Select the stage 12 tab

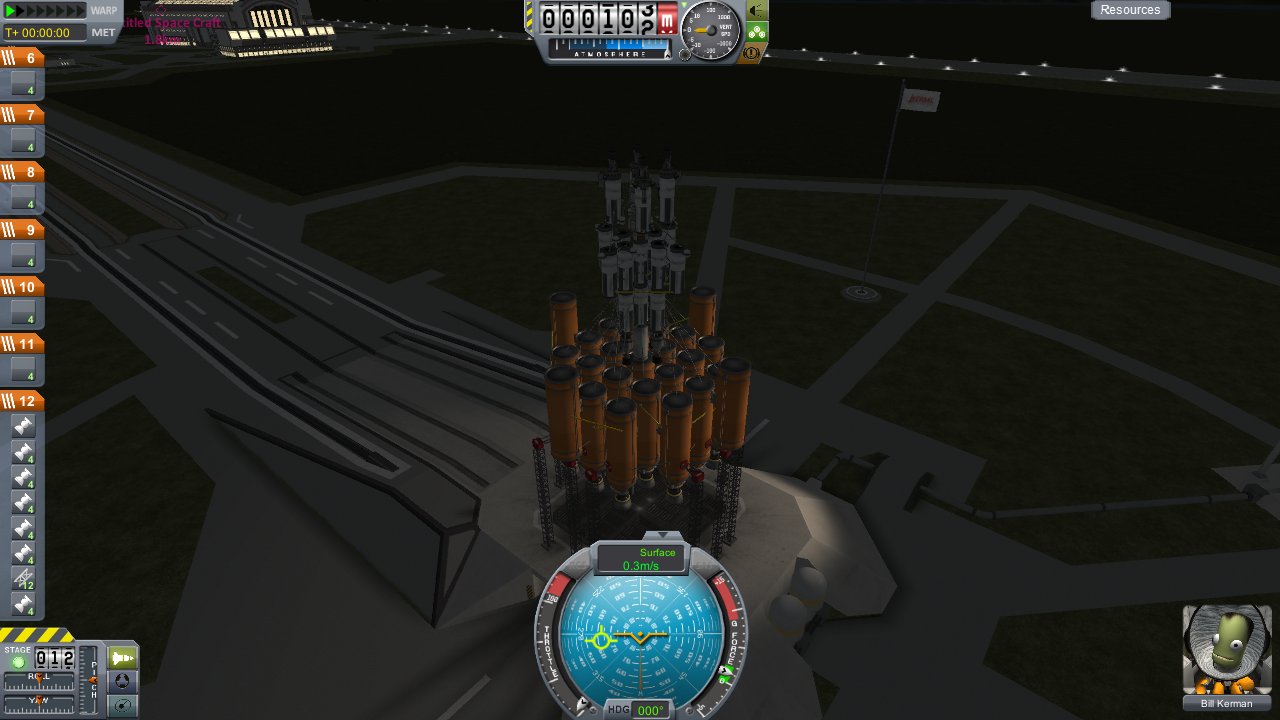(x=22, y=401)
